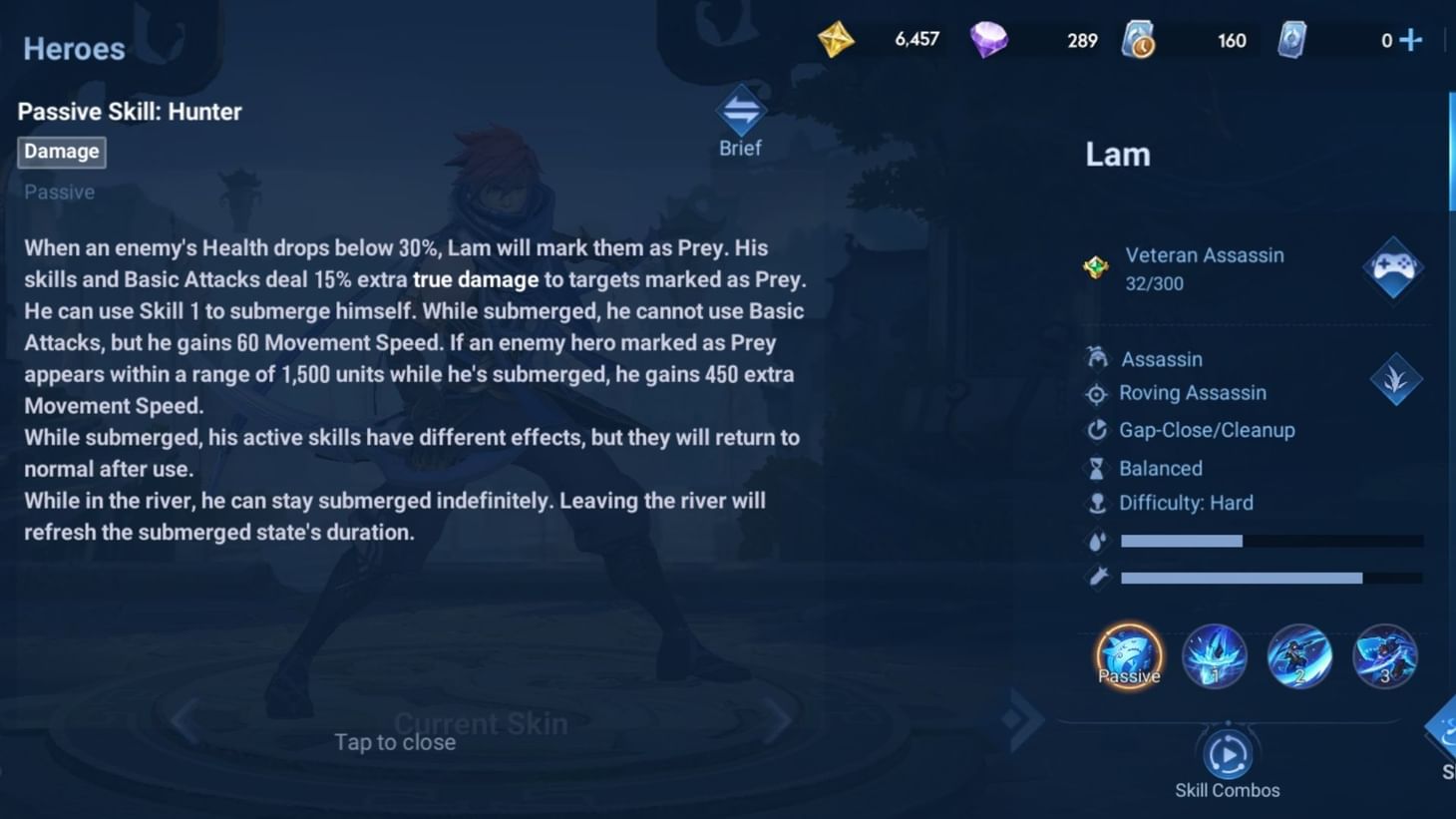
Task: Select Lam's Skill 1 icon
Action: 1214,655
